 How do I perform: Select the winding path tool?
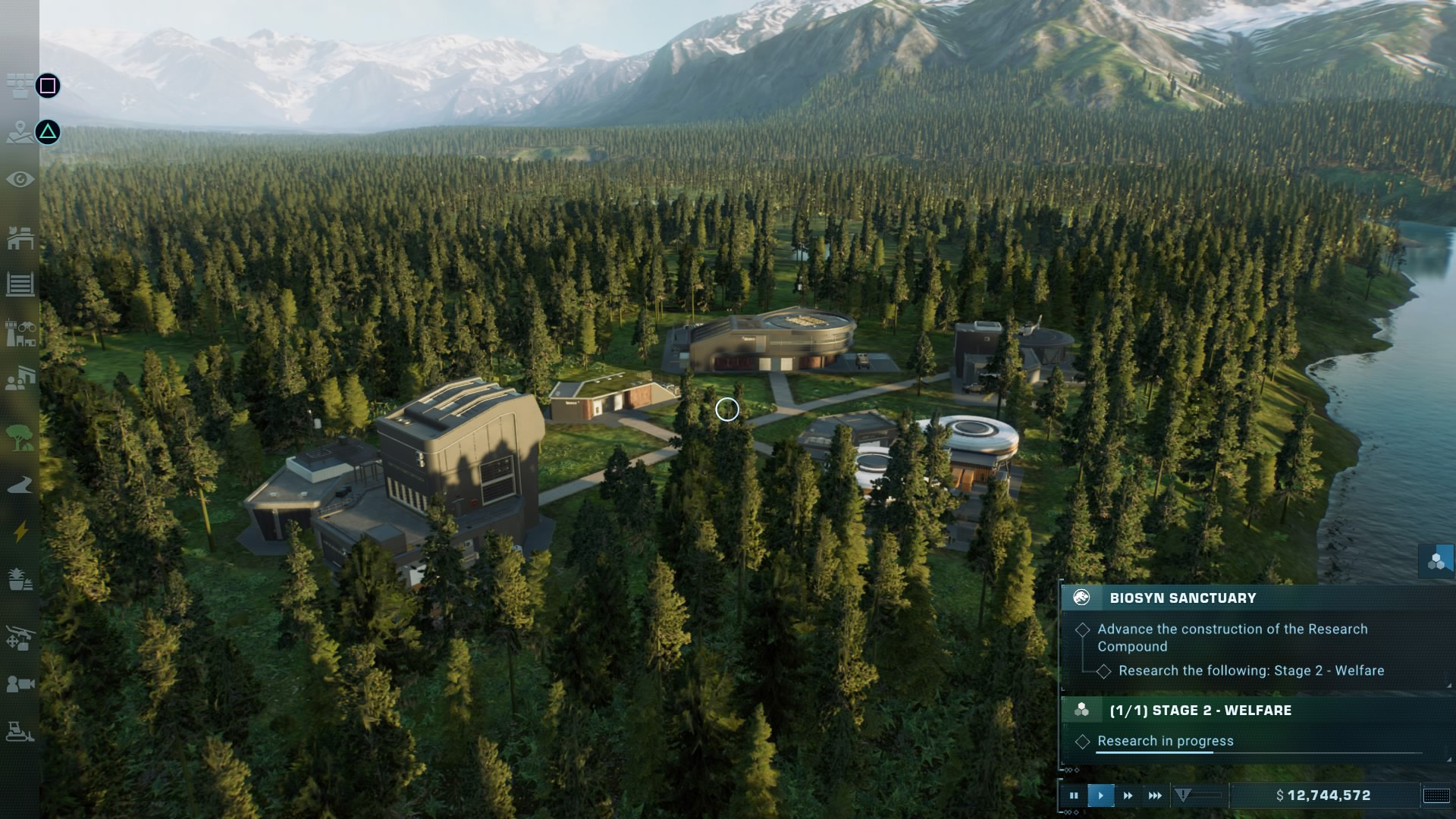pyautogui.click(x=20, y=485)
